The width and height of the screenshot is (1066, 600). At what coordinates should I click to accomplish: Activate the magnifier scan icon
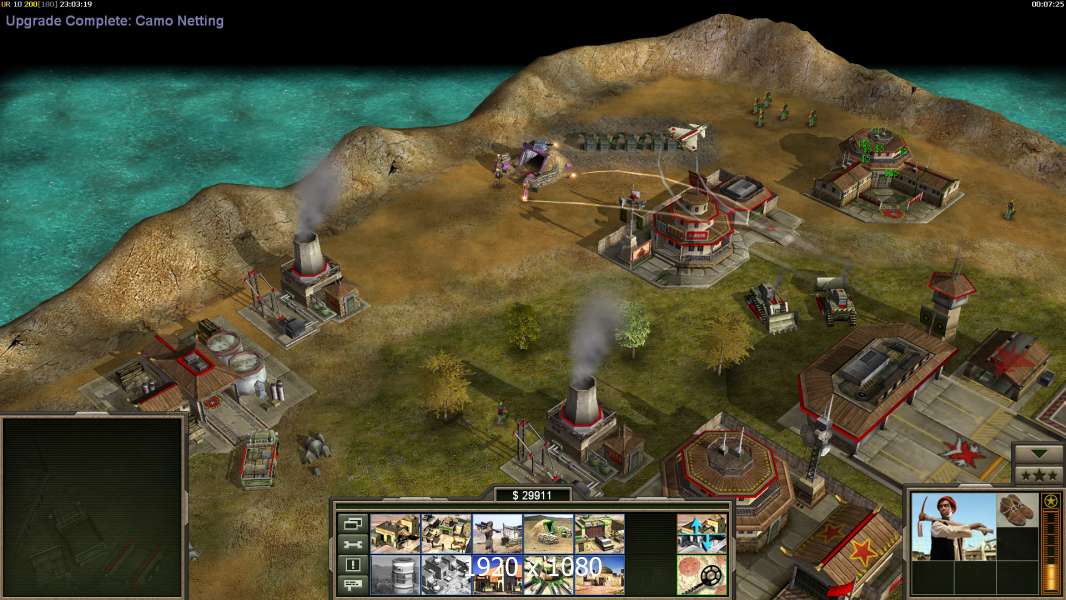[x=701, y=574]
